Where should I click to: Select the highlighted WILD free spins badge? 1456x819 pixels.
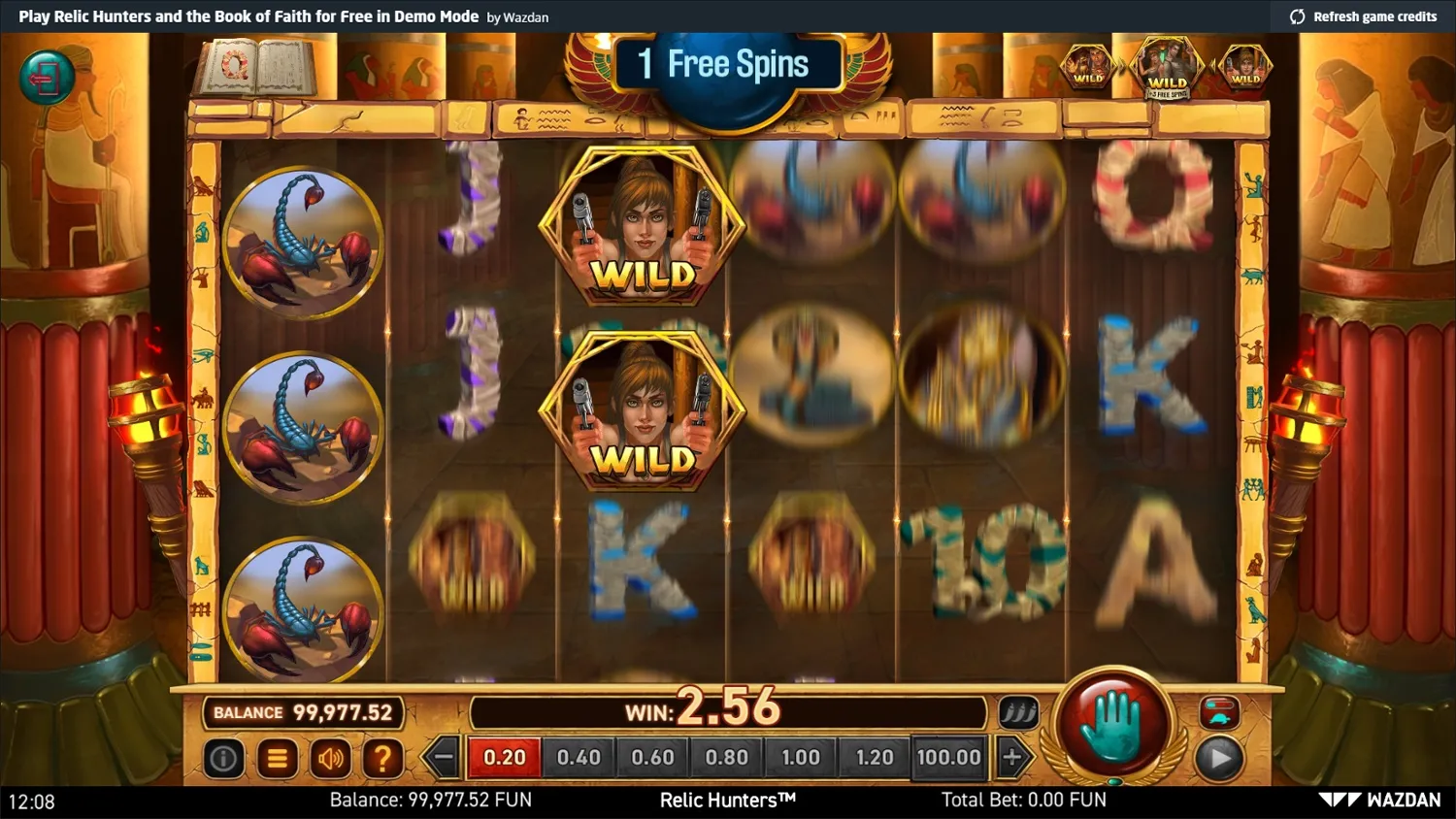[x=1168, y=68]
